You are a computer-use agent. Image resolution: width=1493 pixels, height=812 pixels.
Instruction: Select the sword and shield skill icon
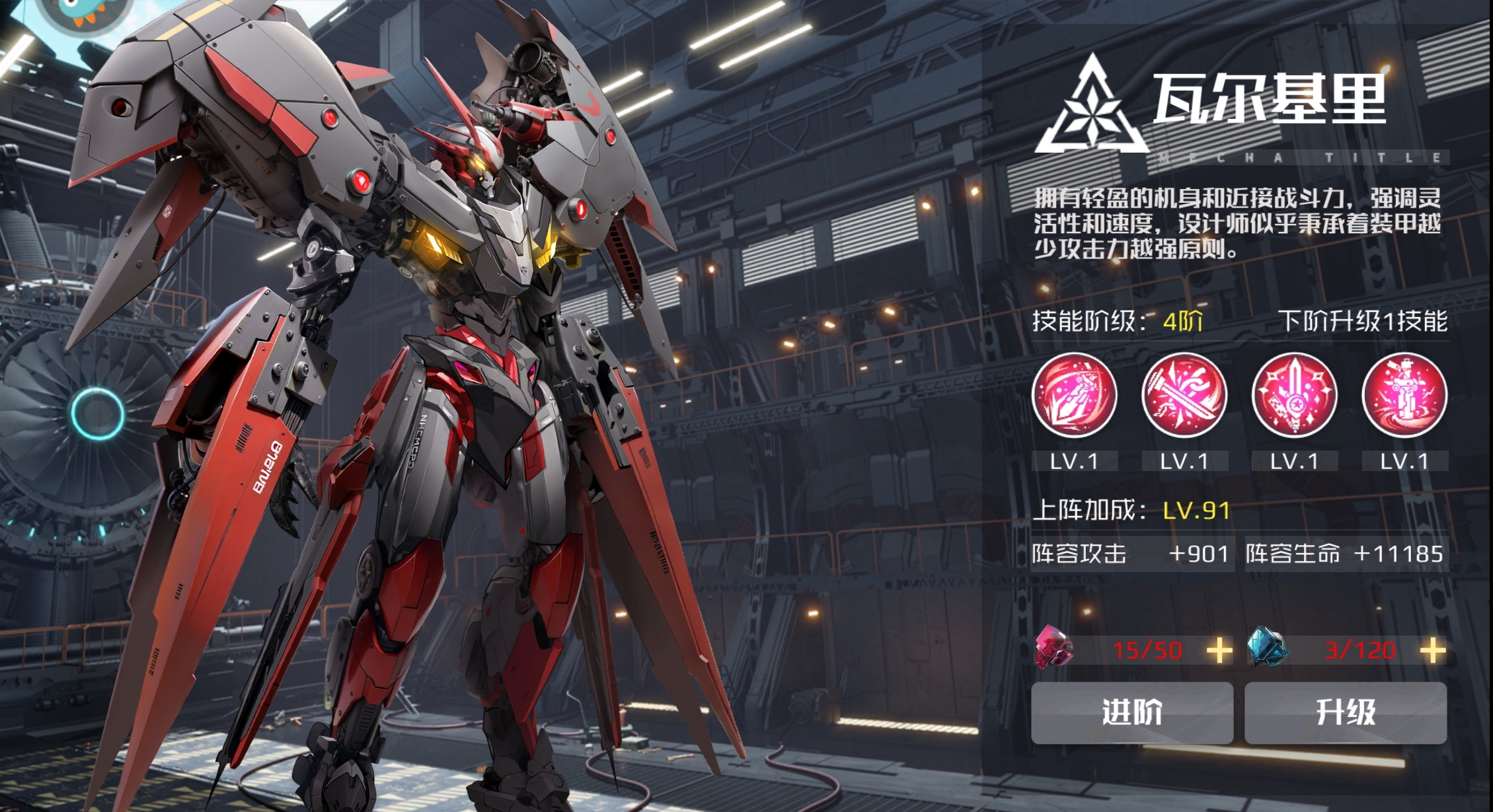coord(1294,395)
